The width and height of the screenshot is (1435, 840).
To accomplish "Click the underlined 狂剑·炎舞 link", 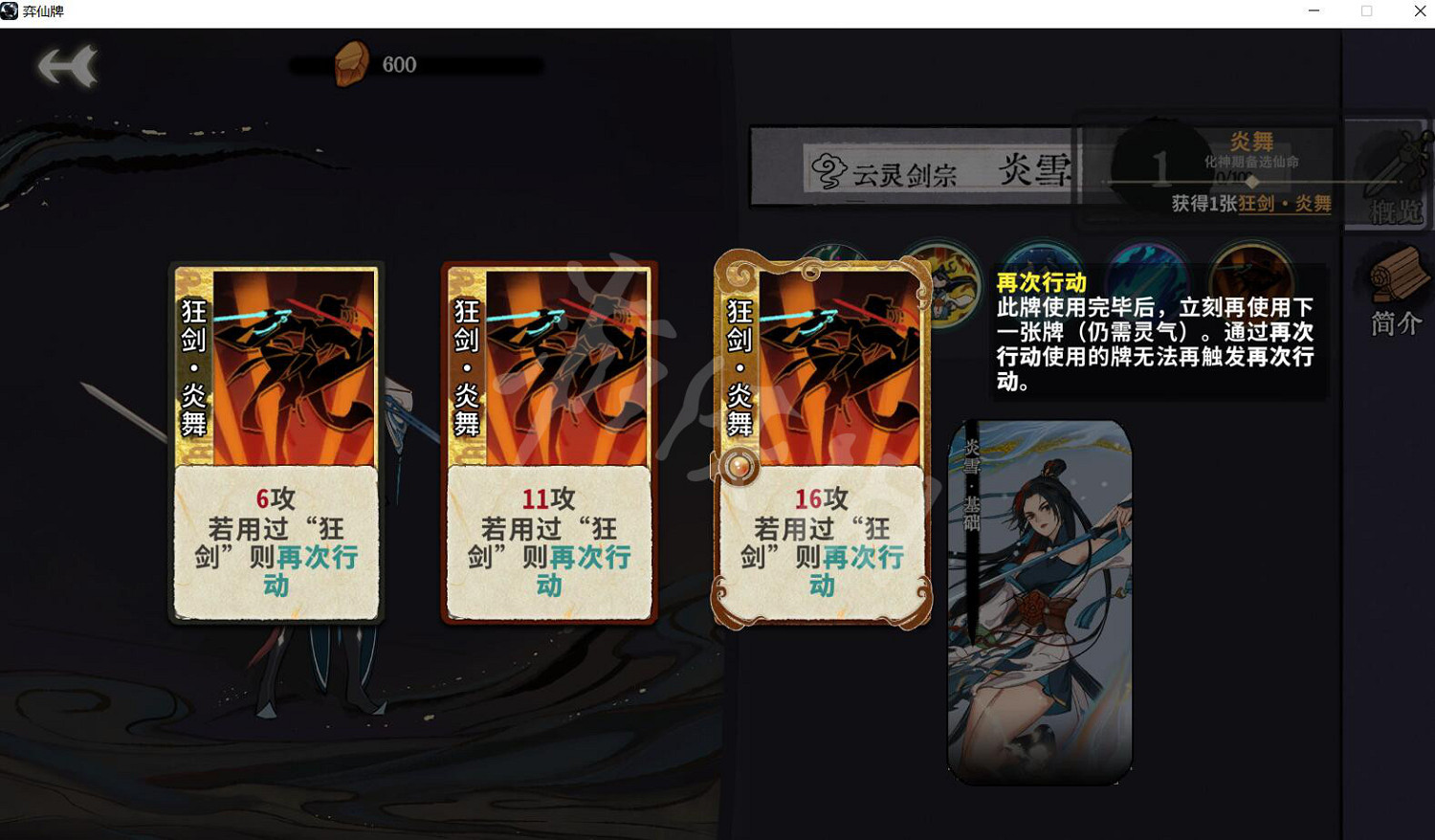I will tap(1286, 204).
